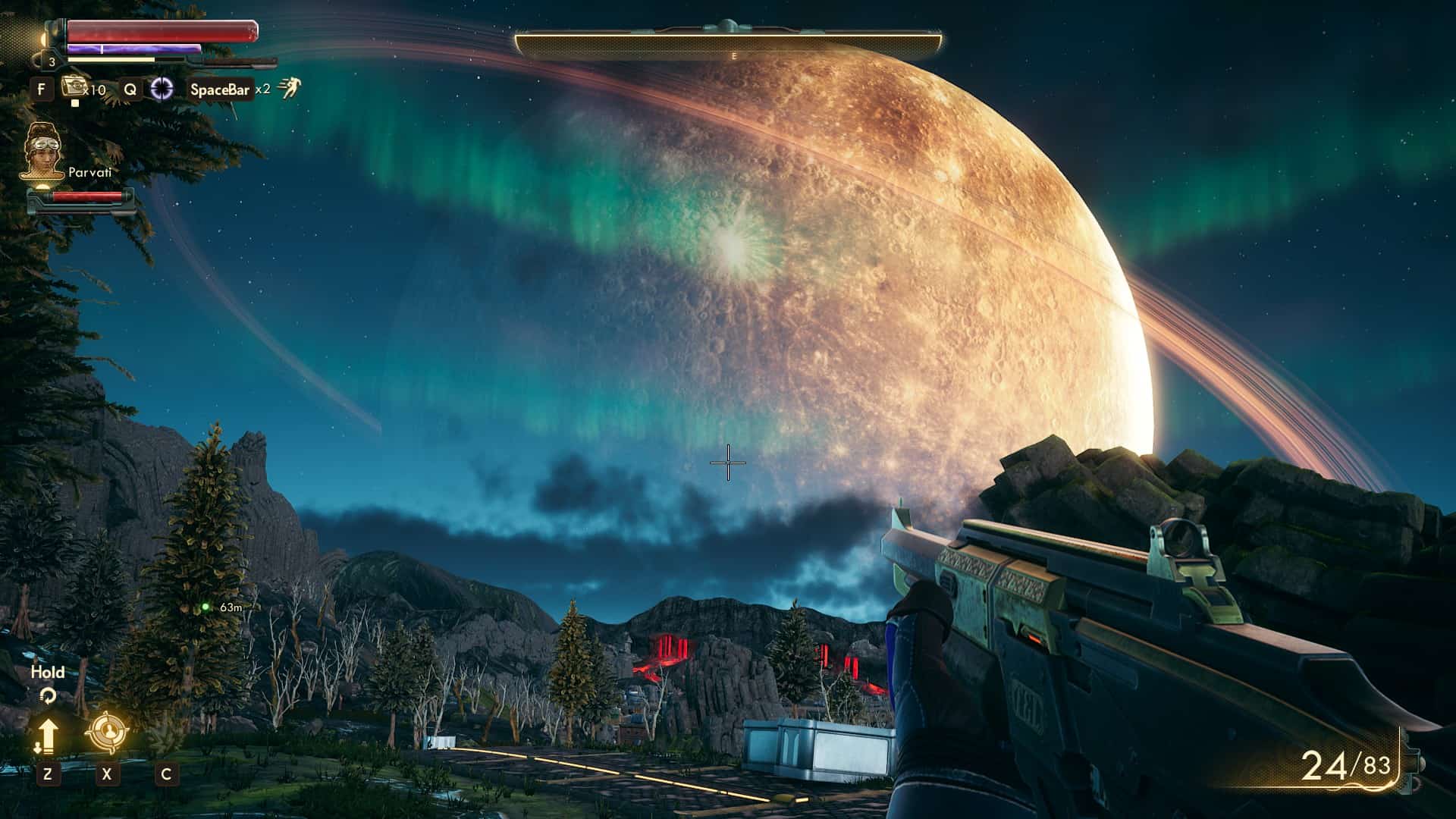
Task: Click the Hold action label
Action: pos(47,671)
